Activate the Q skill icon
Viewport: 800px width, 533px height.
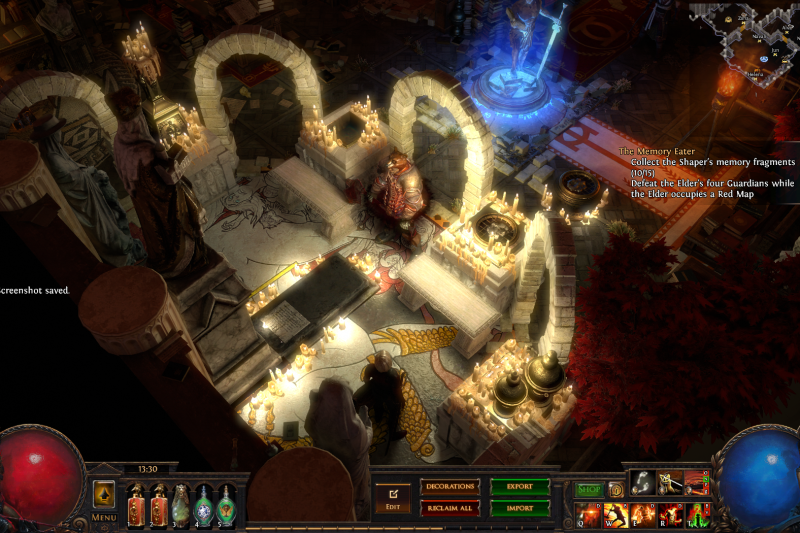click(589, 515)
